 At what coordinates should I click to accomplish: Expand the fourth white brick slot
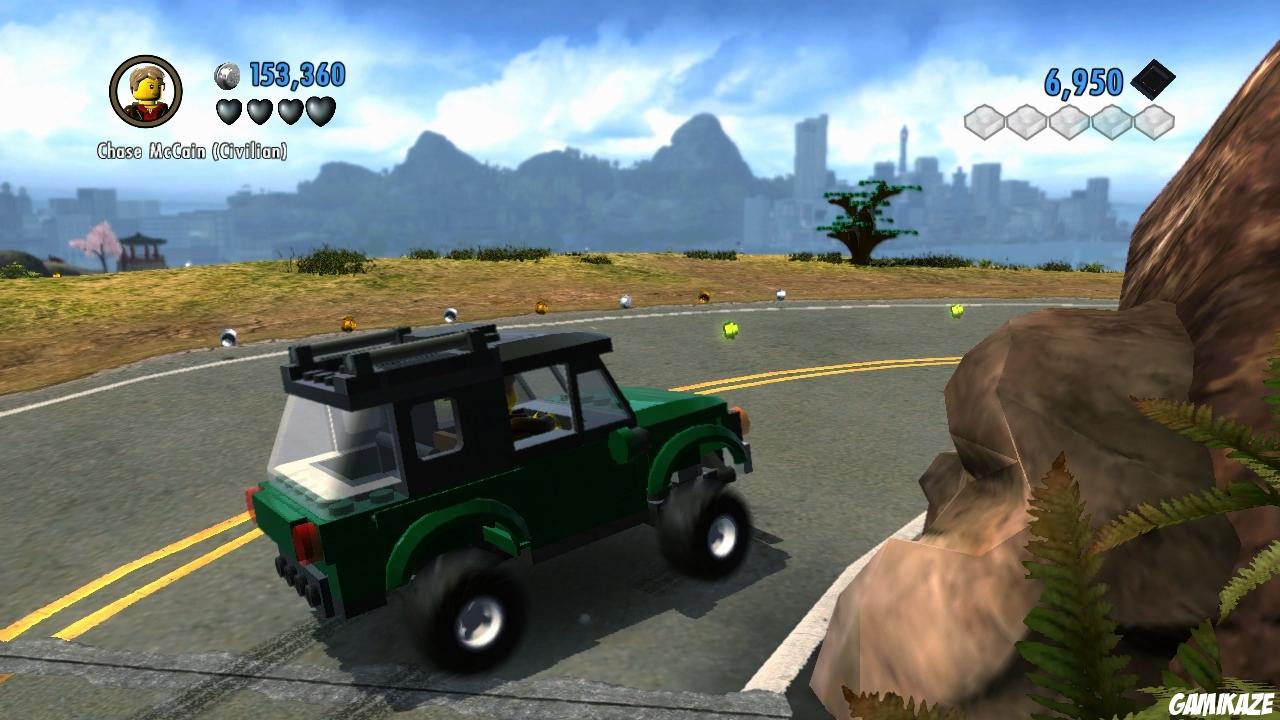pyautogui.click(x=1112, y=122)
